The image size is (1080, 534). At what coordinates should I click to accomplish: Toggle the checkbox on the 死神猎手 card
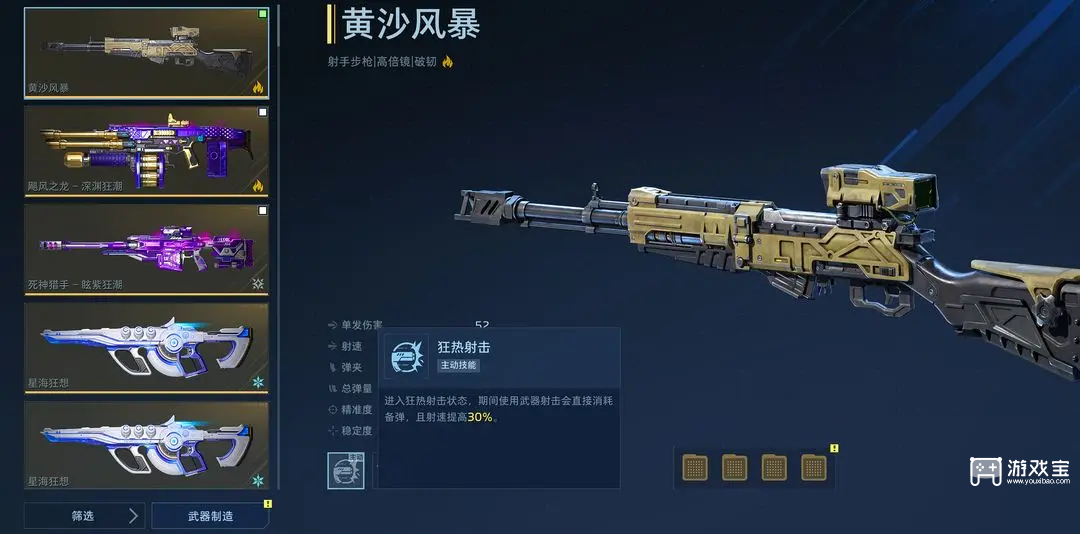tap(263, 211)
